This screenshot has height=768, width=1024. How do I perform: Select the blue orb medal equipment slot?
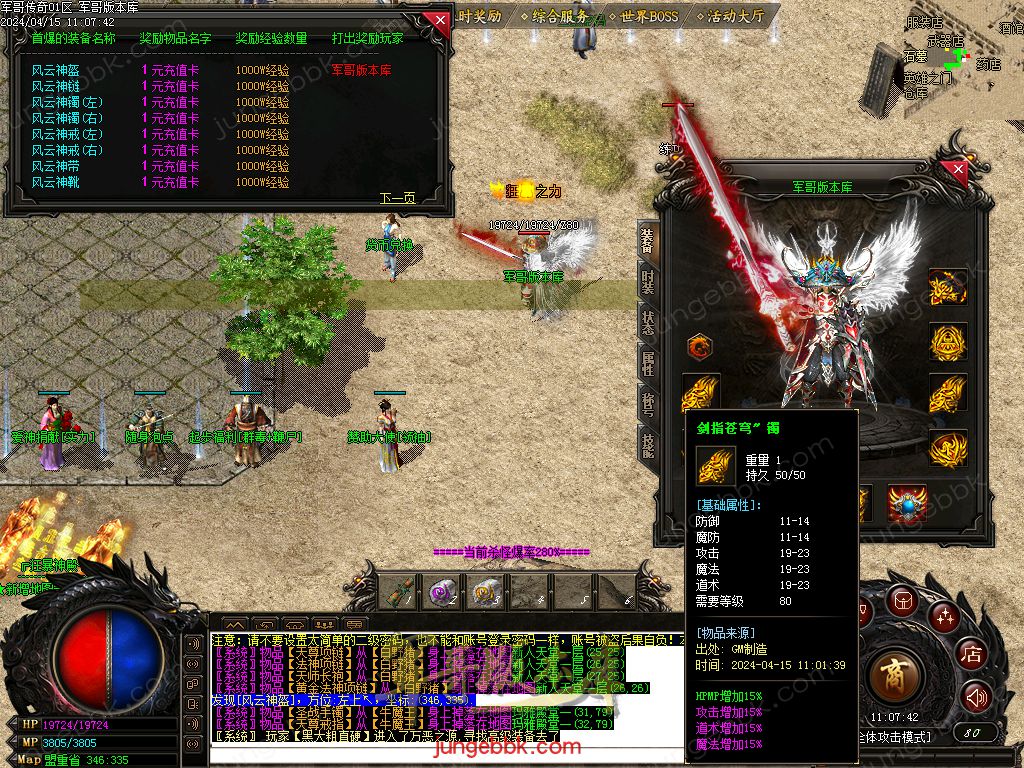click(907, 503)
